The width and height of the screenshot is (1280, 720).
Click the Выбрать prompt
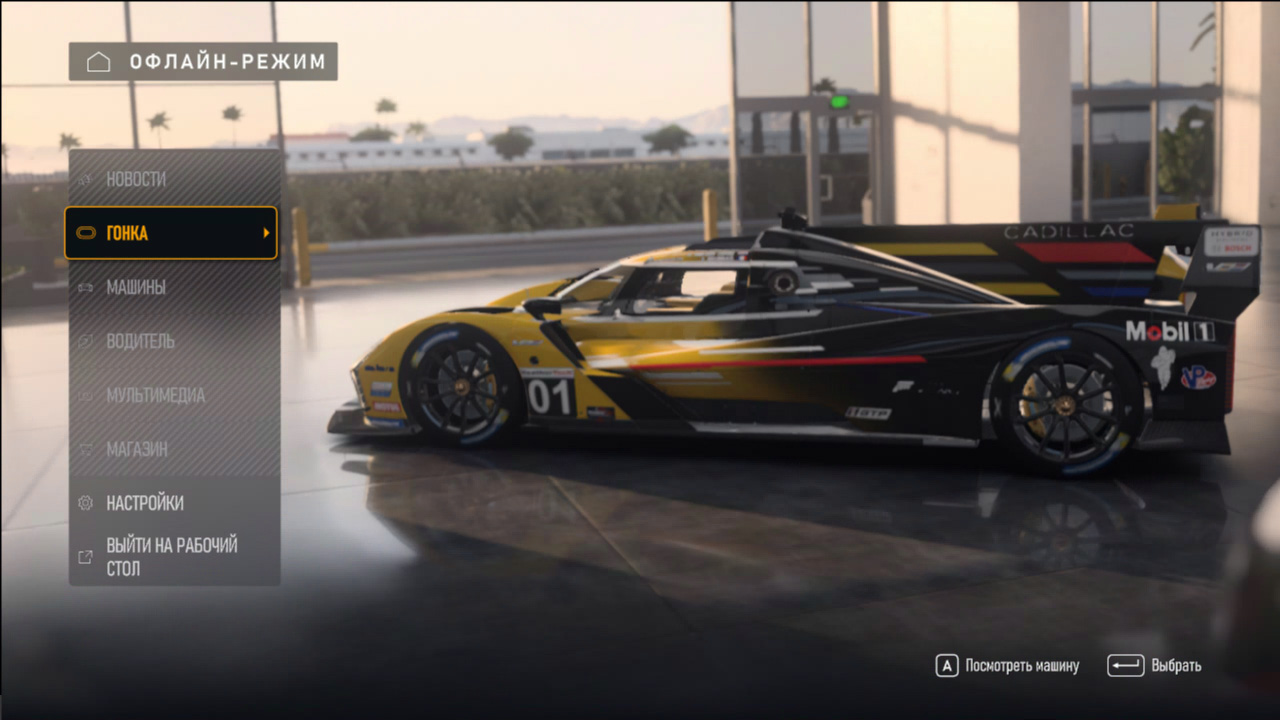click(1176, 665)
